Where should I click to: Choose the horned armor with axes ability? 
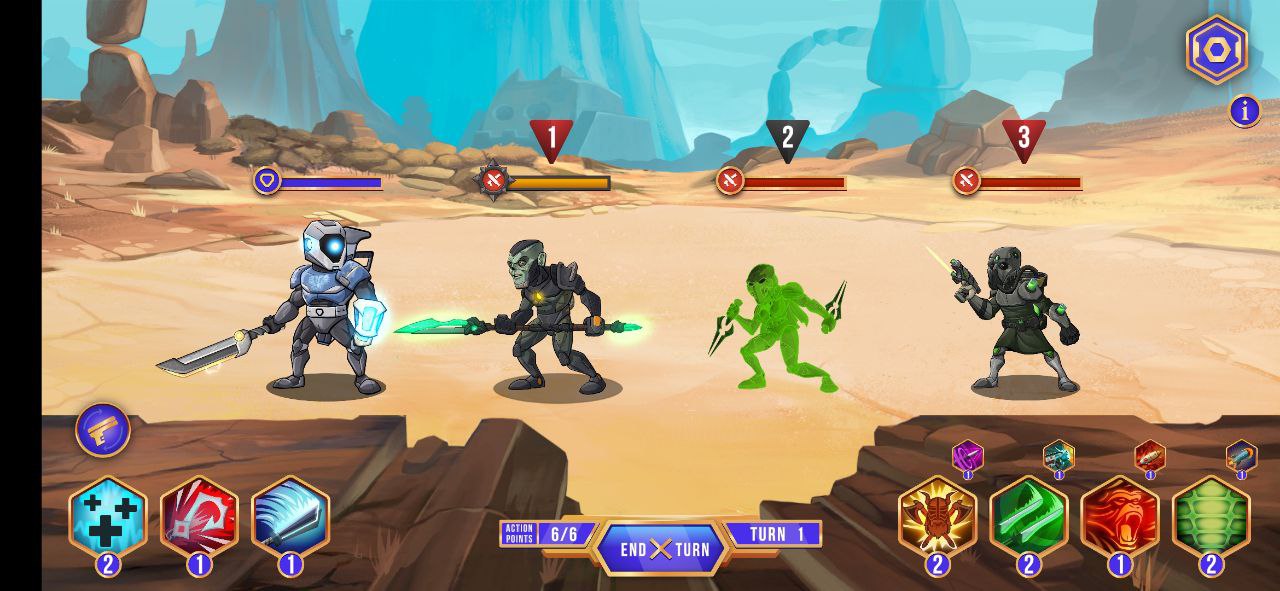[x=937, y=516]
